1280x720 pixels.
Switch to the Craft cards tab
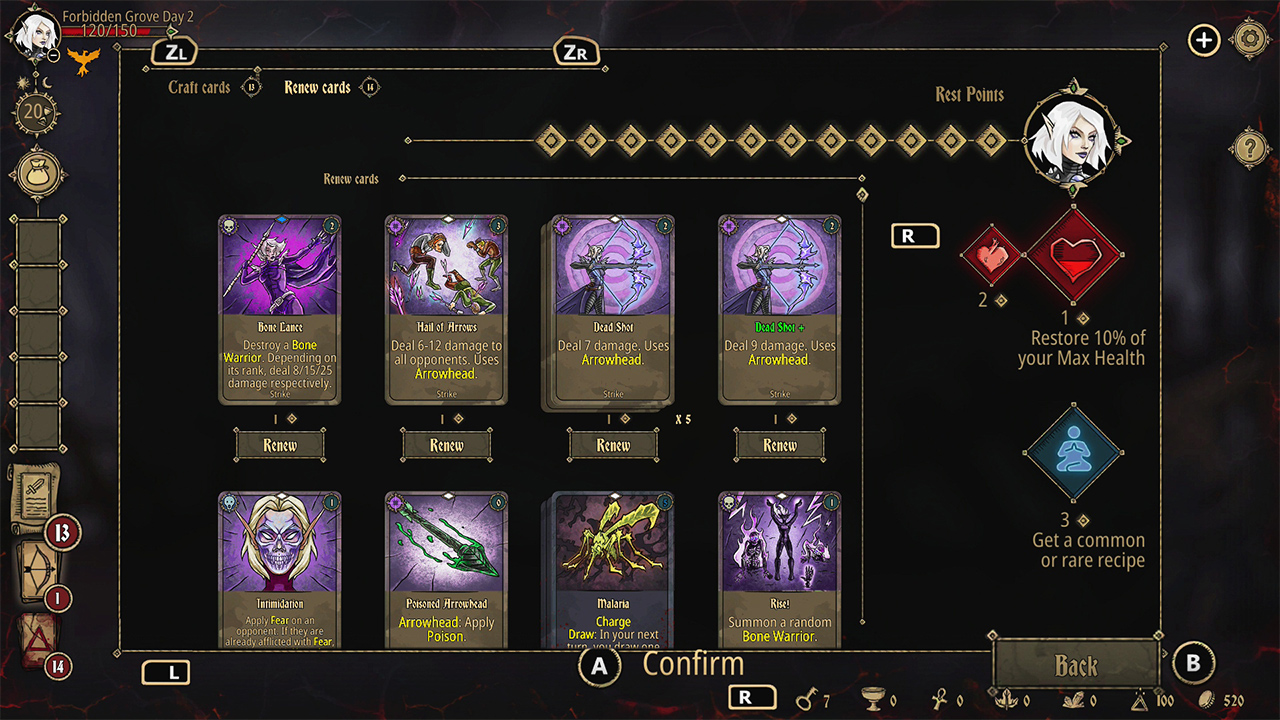[198, 87]
